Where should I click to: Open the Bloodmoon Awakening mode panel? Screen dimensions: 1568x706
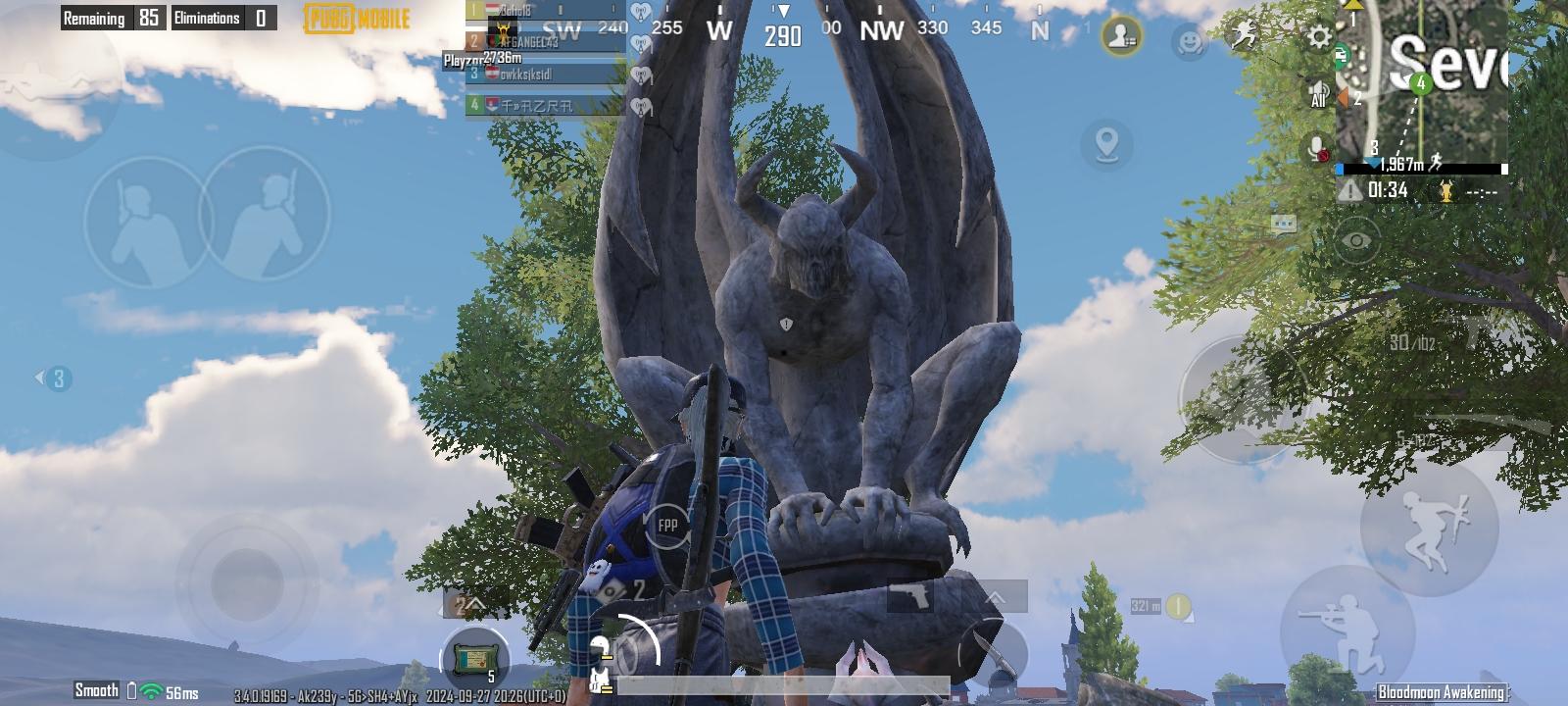[x=1441, y=690]
